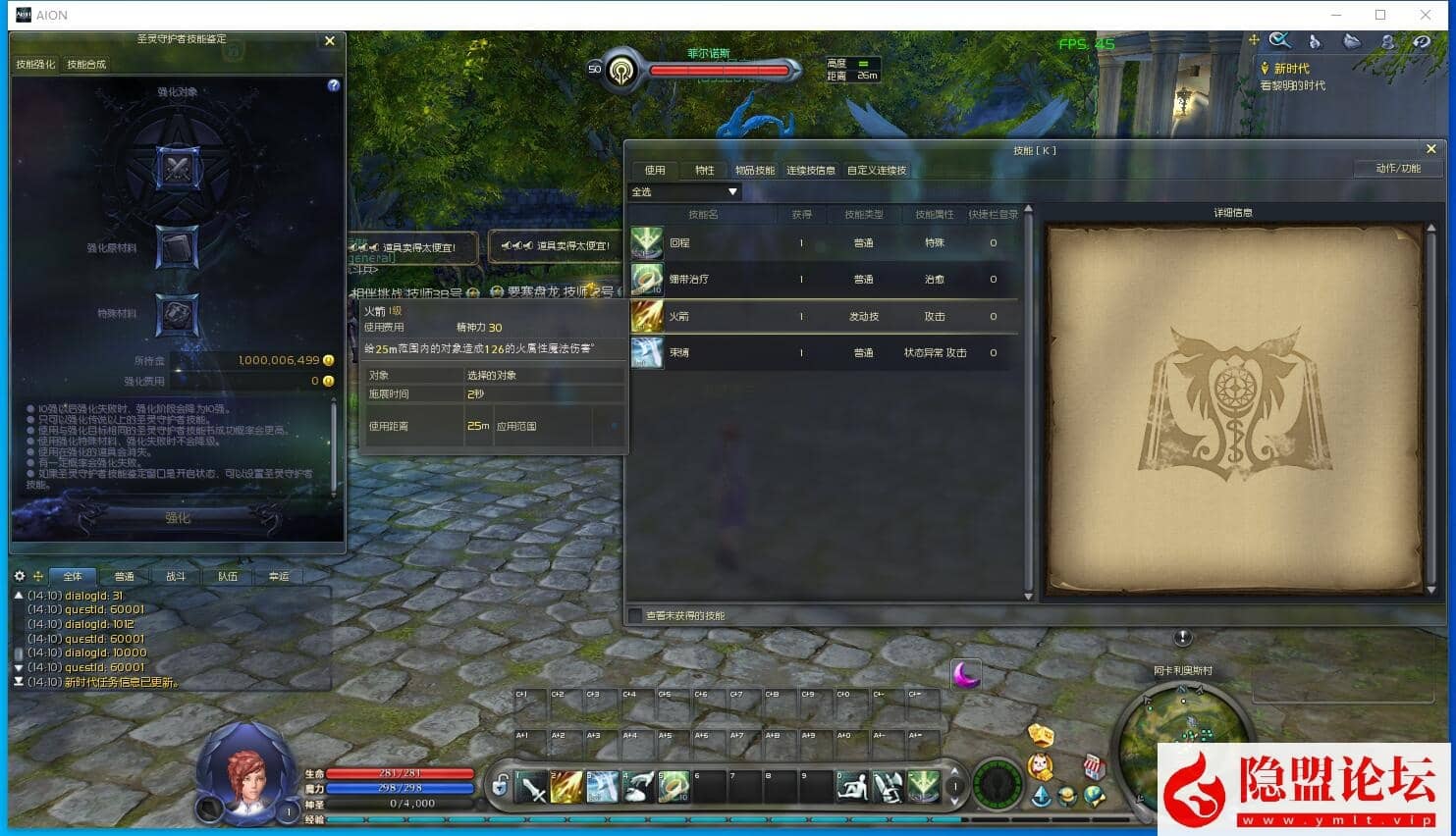Viewport: 1456px width, 836px height.
Task: Open the 全选 filter dropdown
Action: 685,192
